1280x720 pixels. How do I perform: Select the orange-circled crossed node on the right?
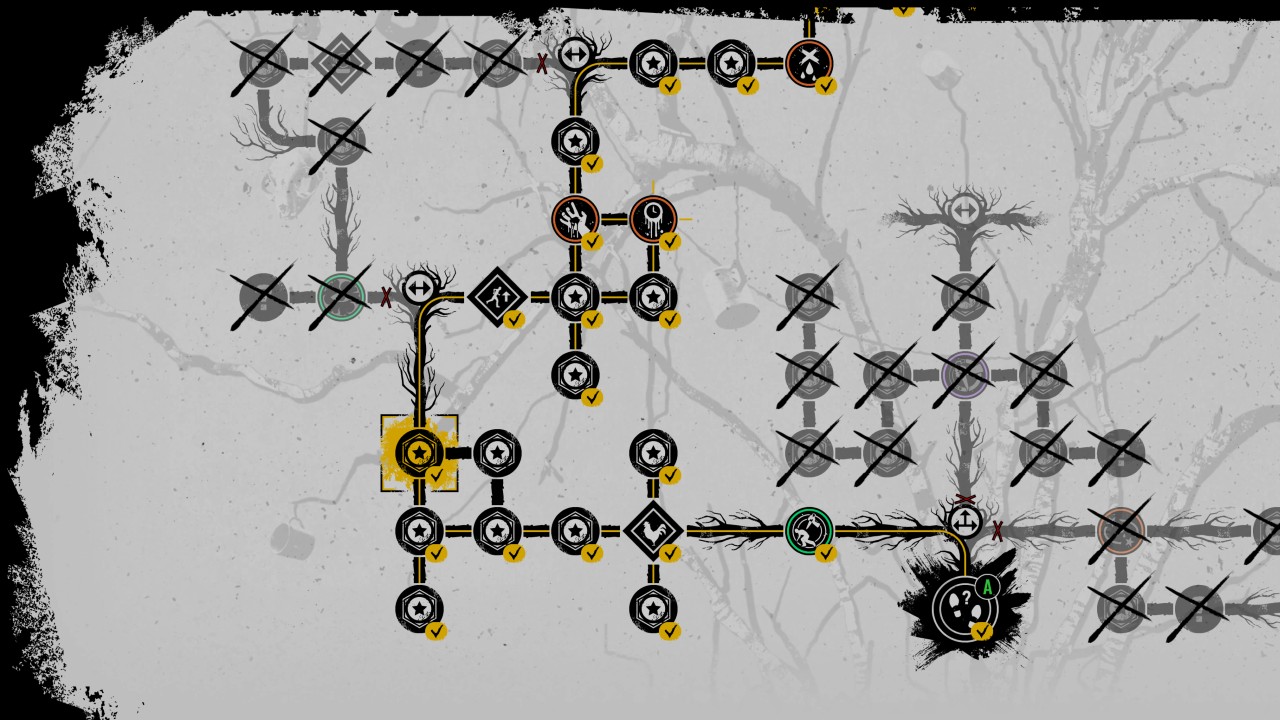[x=1122, y=528]
